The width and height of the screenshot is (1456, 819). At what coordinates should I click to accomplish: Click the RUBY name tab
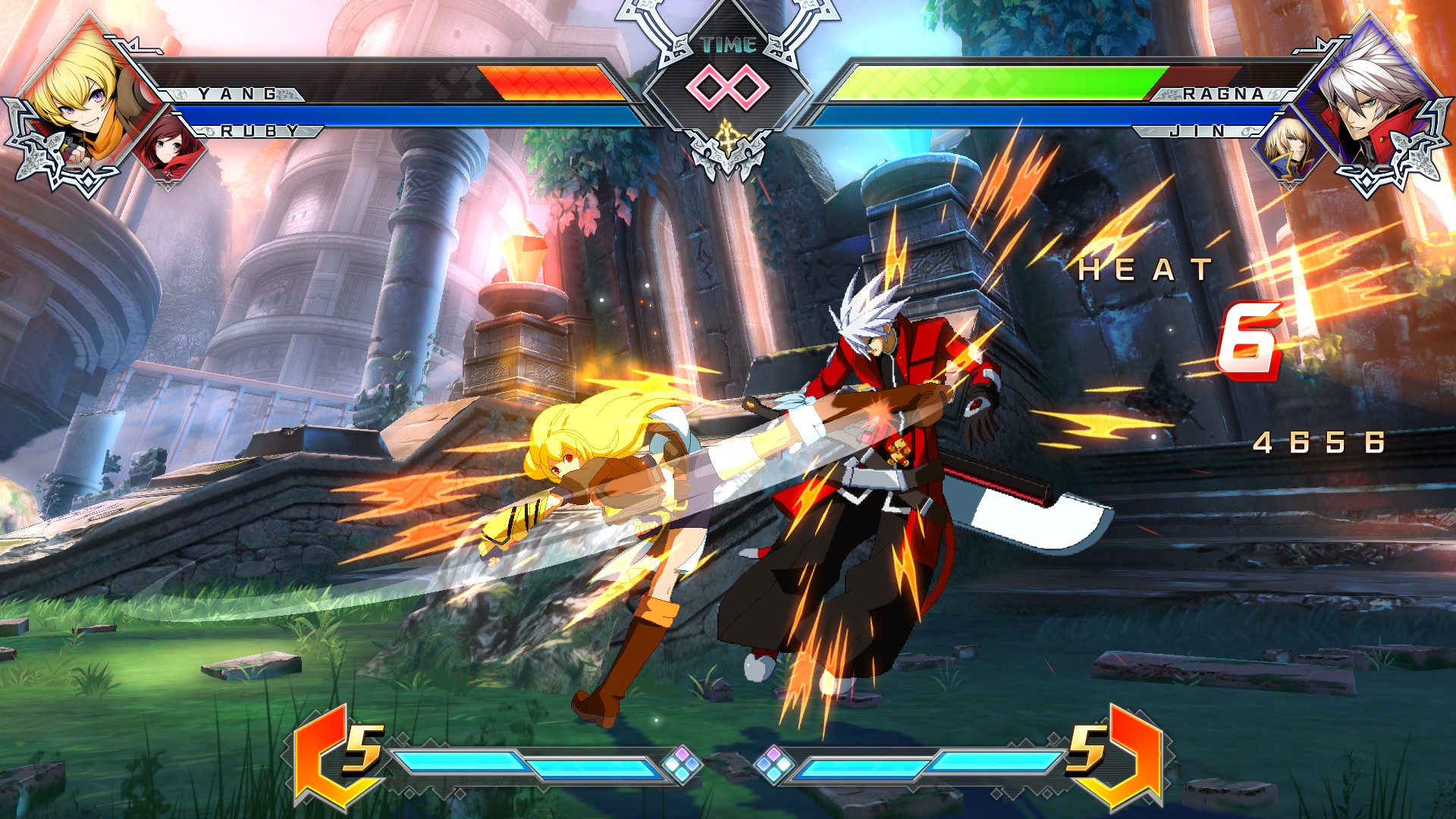(x=258, y=131)
